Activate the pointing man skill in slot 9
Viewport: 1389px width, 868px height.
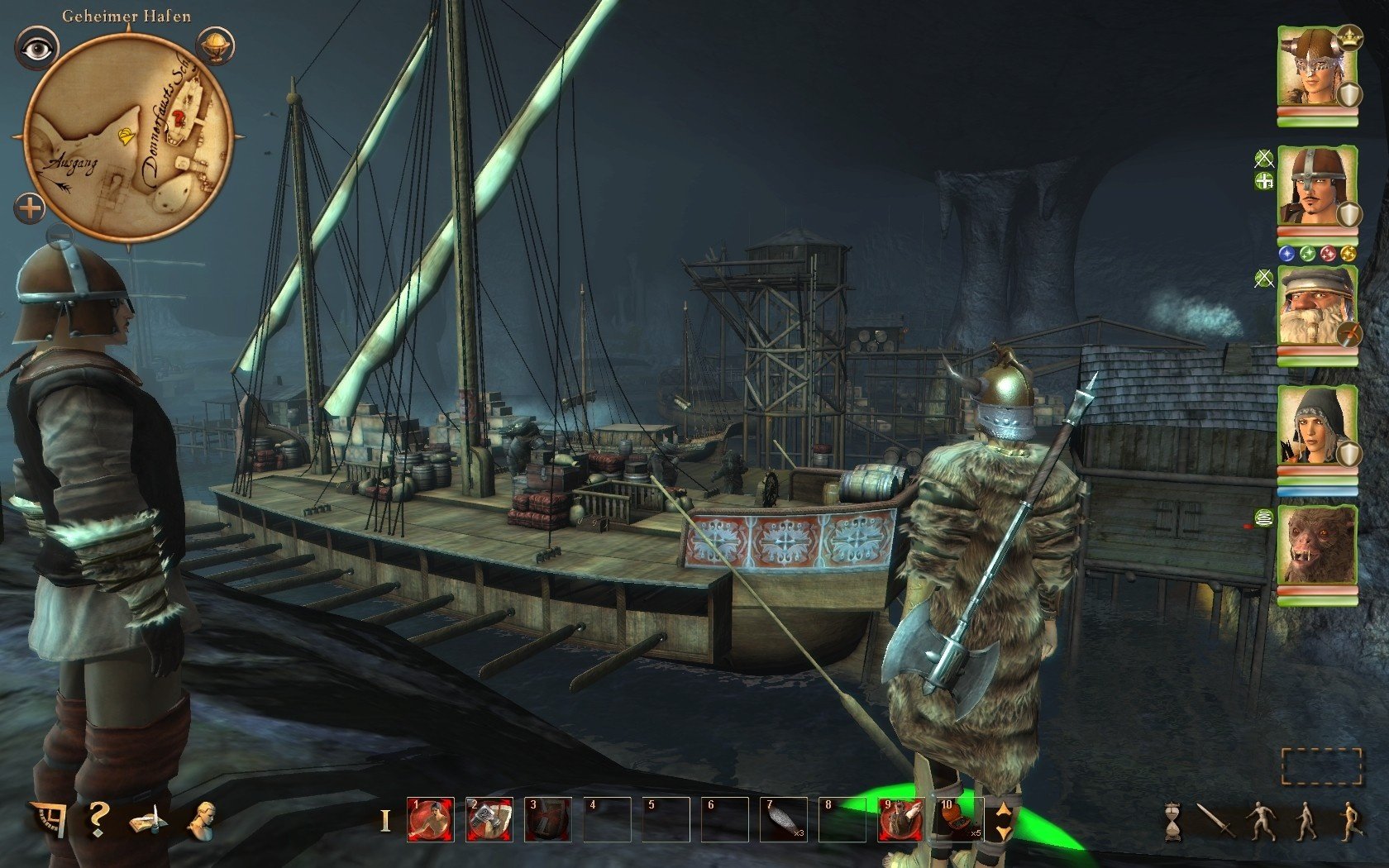900,819
